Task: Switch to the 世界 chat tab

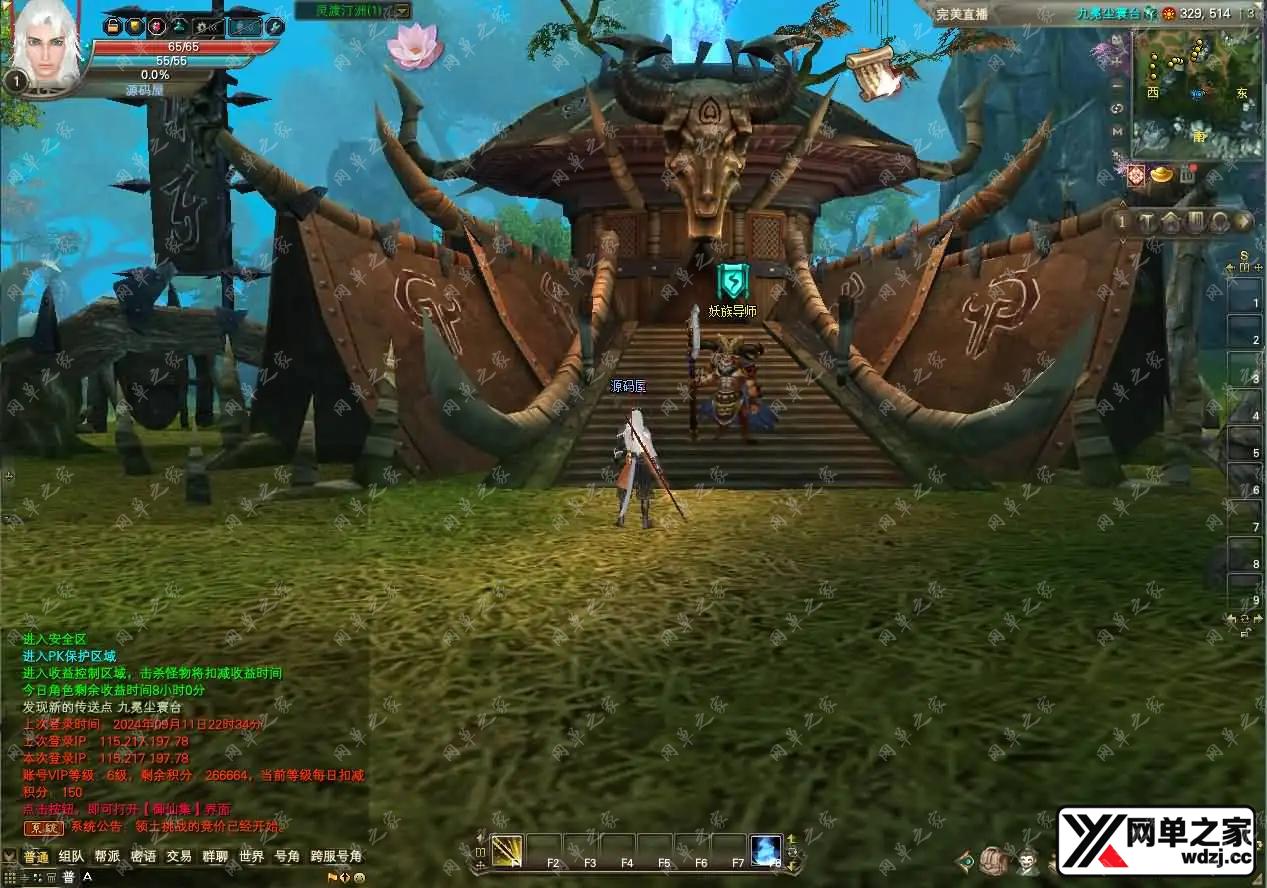Action: [x=251, y=857]
